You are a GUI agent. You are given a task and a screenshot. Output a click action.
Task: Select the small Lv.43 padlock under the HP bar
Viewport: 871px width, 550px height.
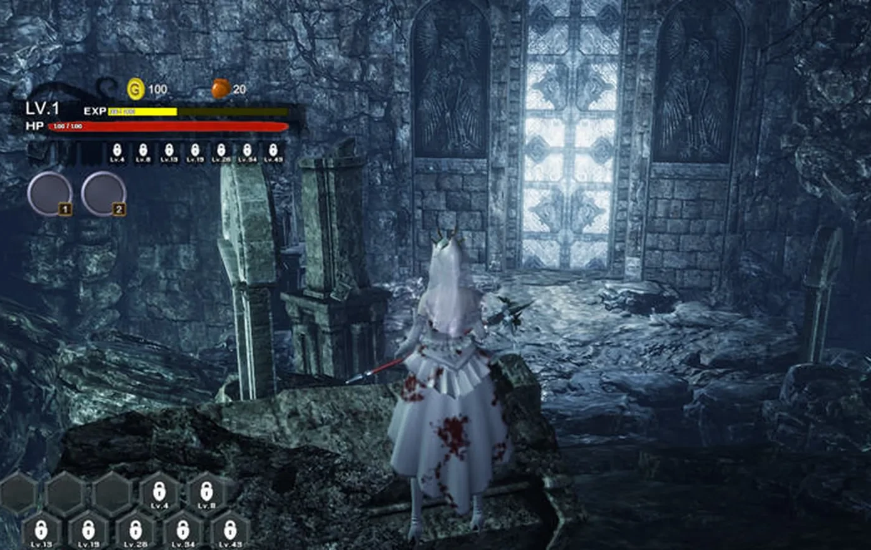point(273,151)
